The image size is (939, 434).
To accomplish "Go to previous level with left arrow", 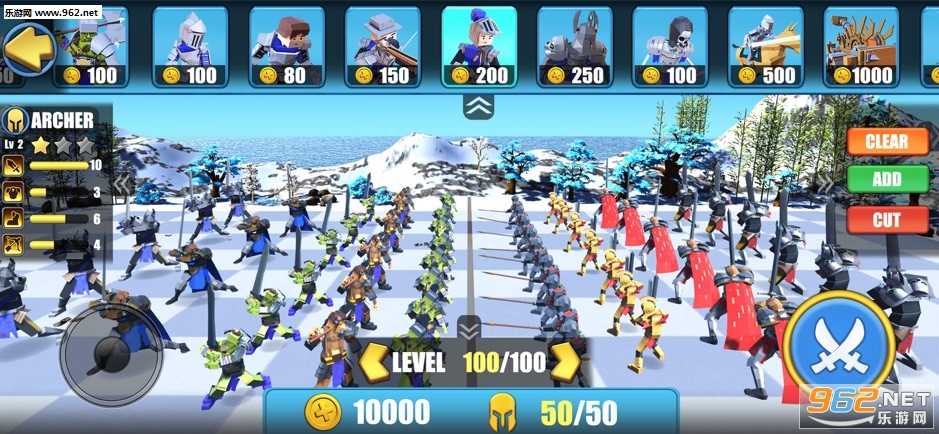I will coord(372,362).
